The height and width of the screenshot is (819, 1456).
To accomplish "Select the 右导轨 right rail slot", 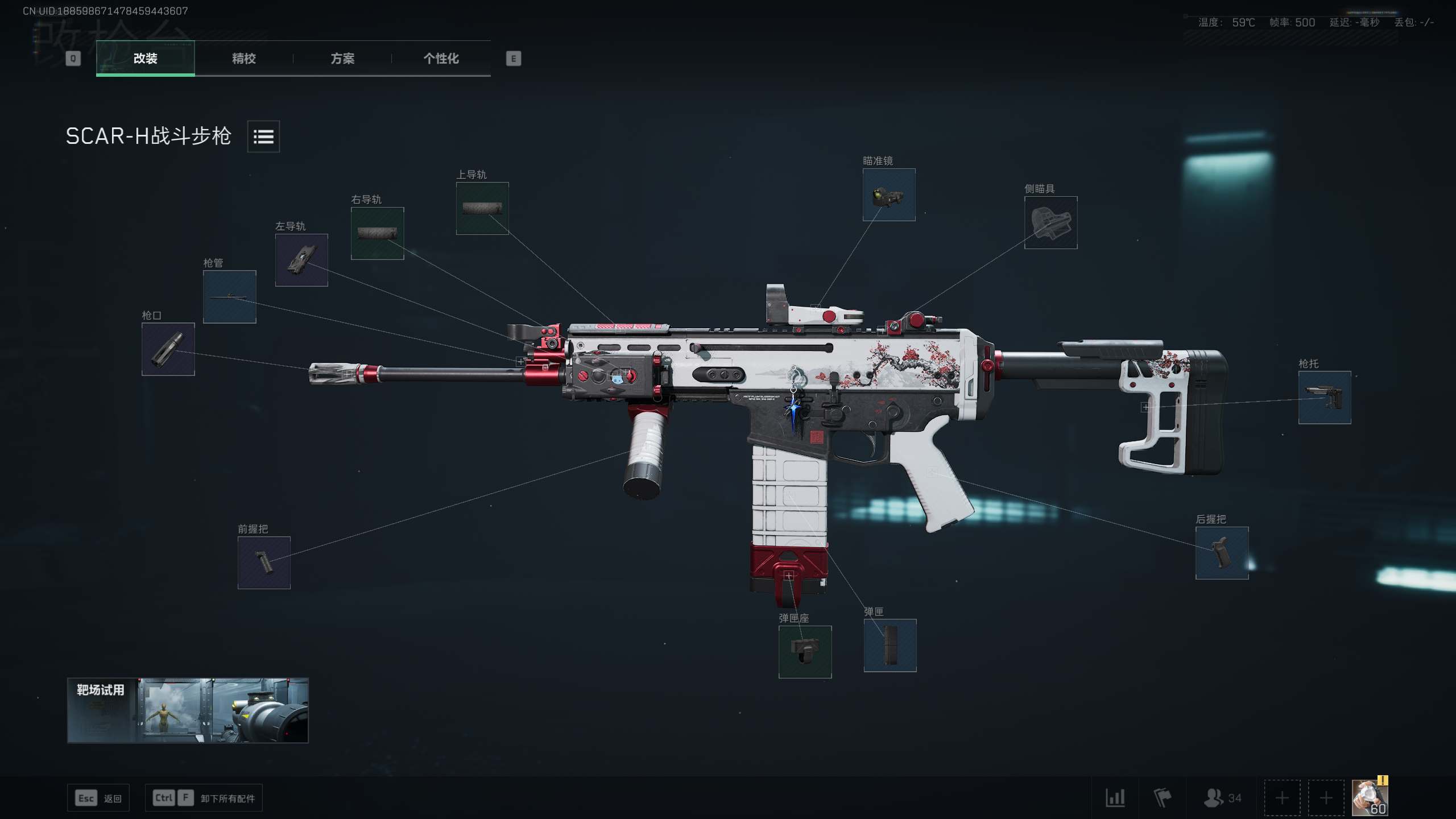I will pyautogui.click(x=377, y=233).
